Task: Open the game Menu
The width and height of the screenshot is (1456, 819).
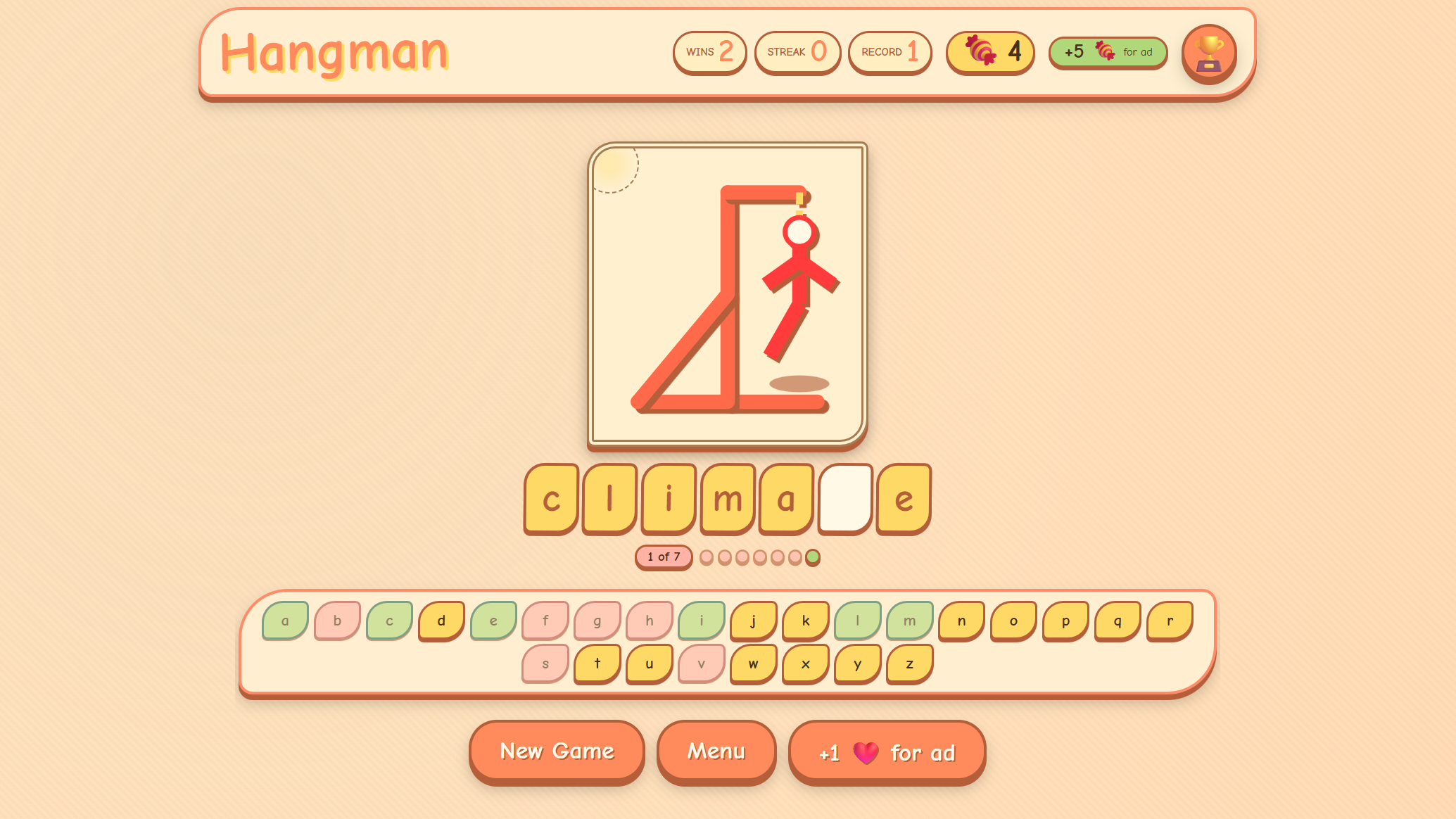Action: [x=716, y=751]
